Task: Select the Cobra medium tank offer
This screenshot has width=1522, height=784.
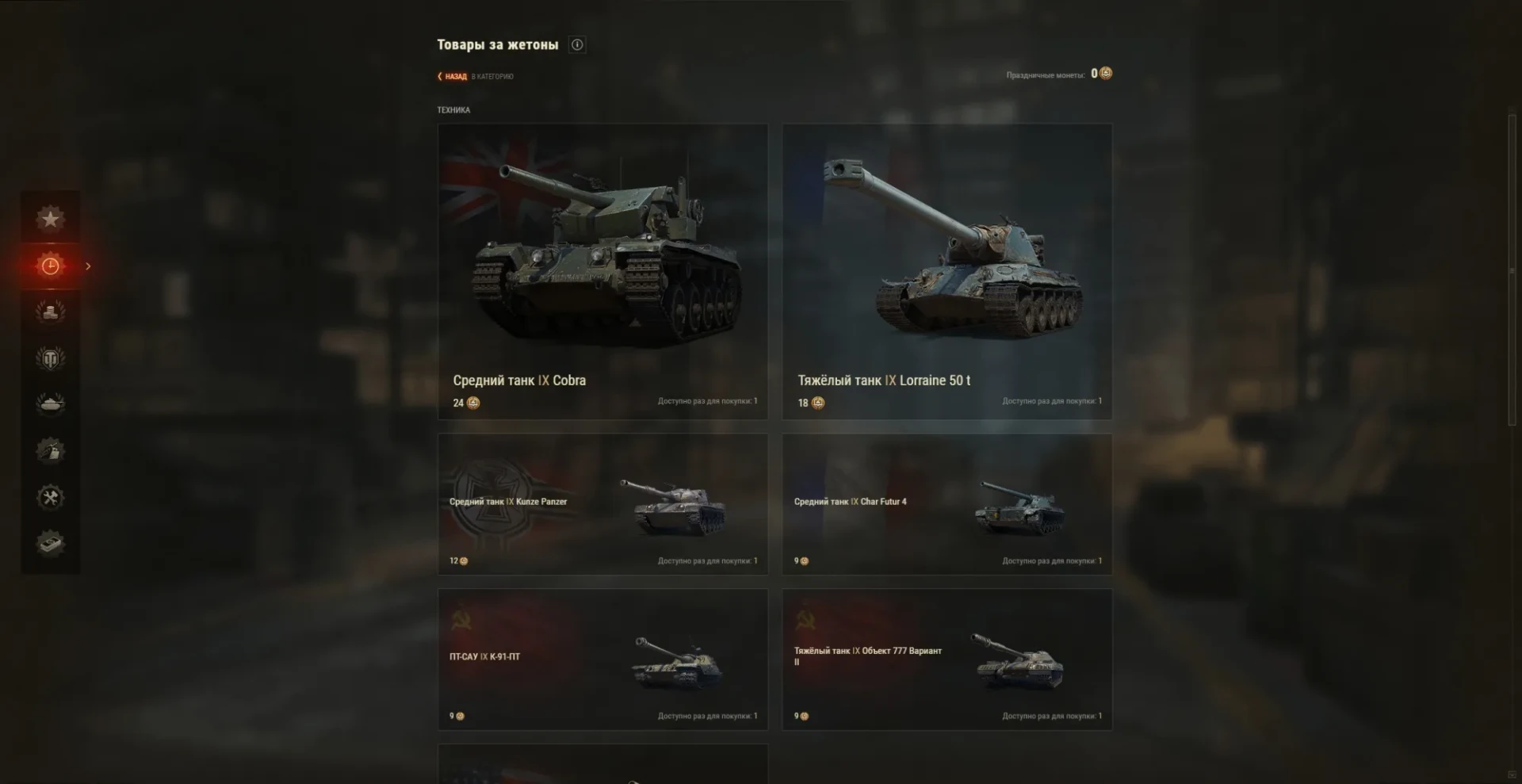Action: click(602, 271)
